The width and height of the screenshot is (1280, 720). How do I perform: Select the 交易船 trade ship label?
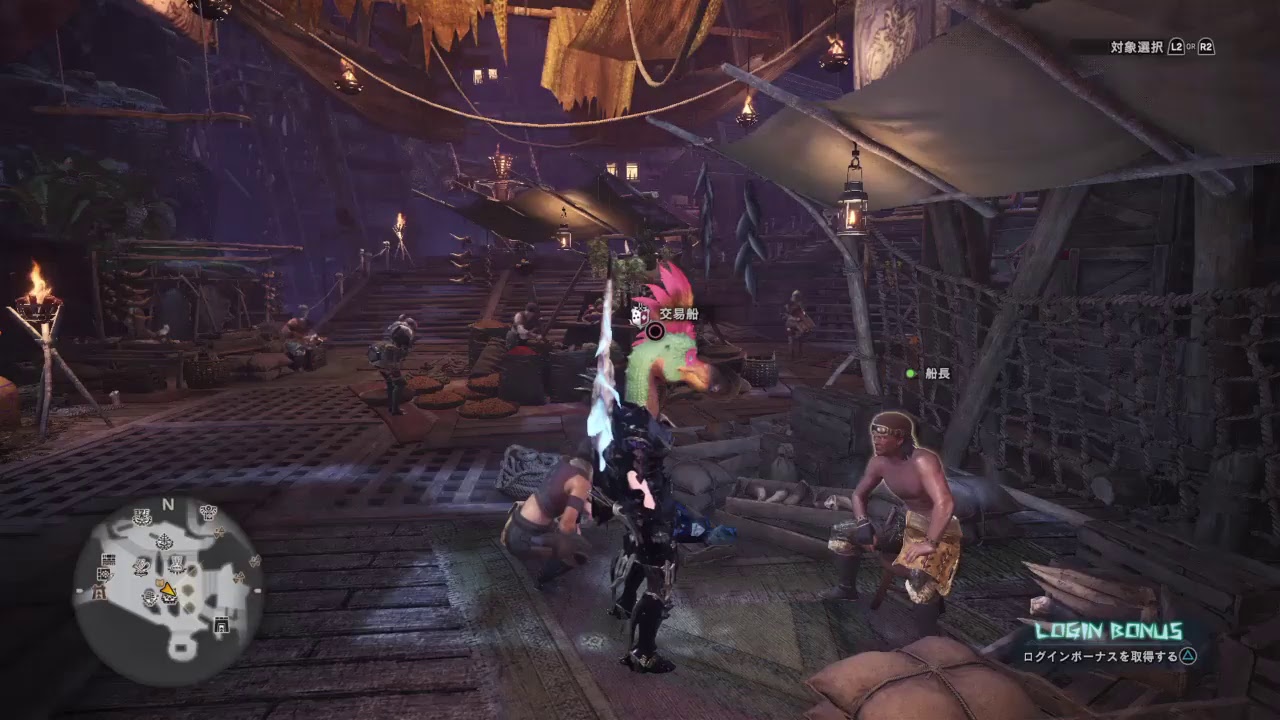click(680, 313)
